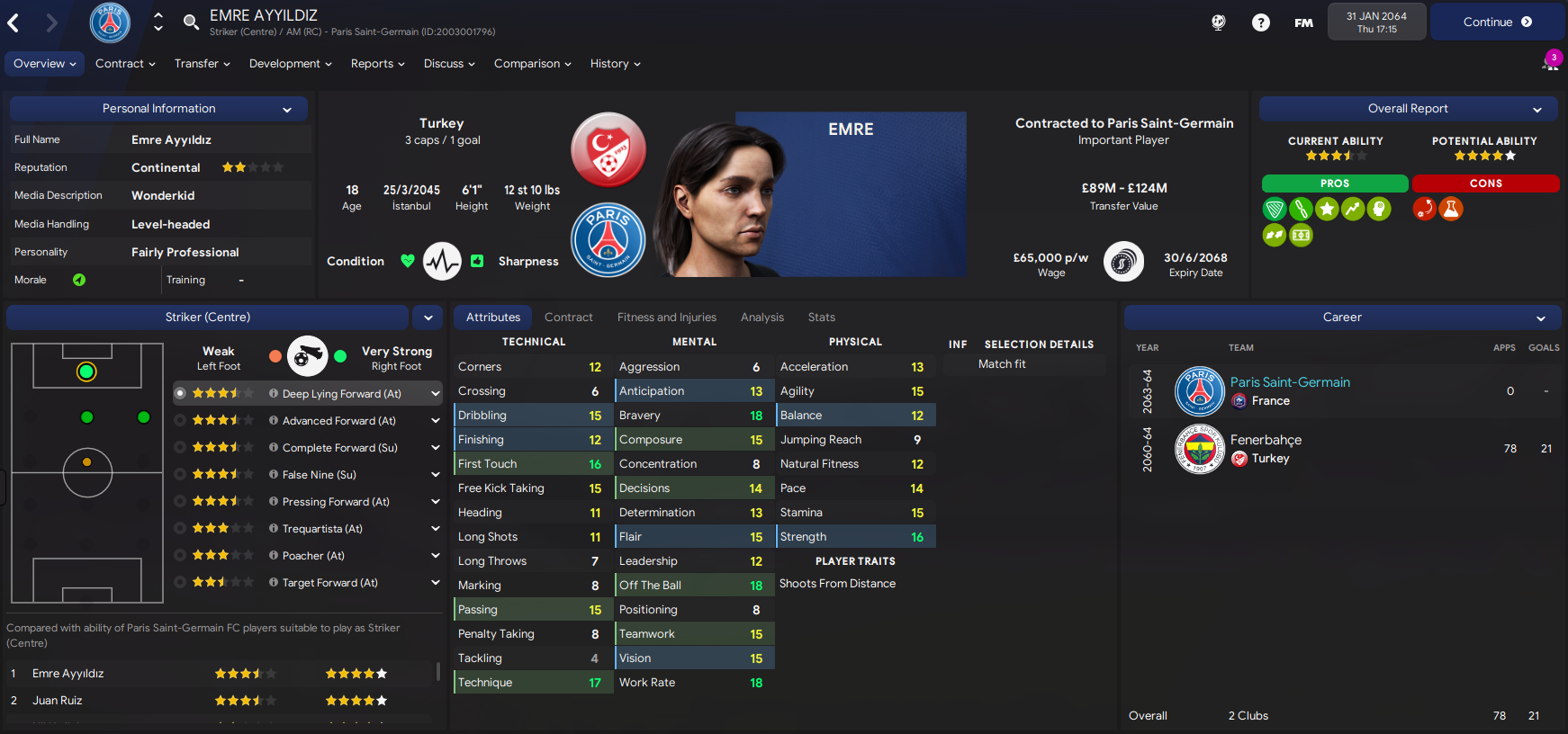Switch to Fitness and Injuries tab
The height and width of the screenshot is (734, 1568).
[666, 318]
